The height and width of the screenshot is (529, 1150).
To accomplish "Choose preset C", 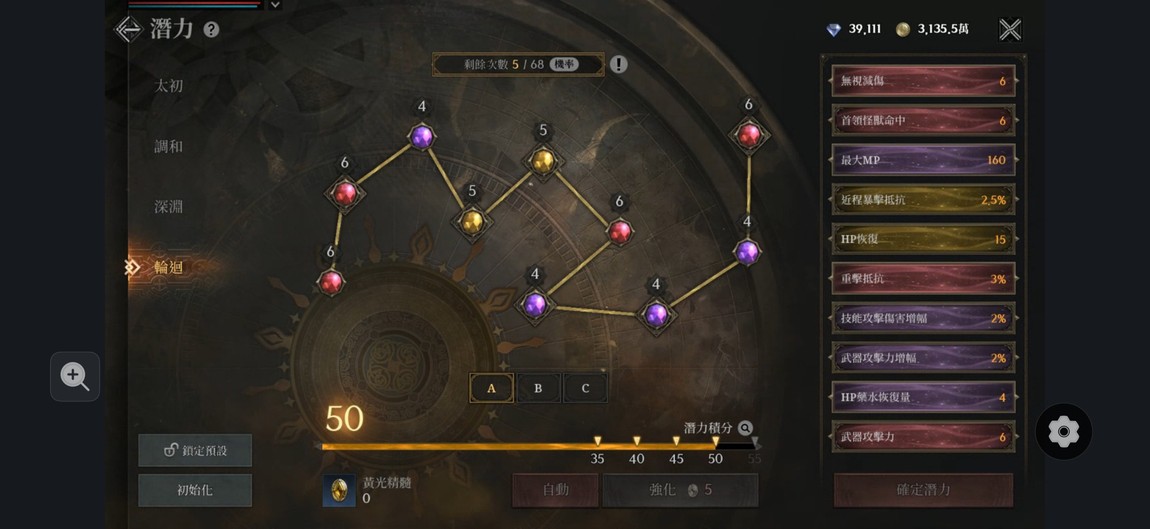I will 585,388.
